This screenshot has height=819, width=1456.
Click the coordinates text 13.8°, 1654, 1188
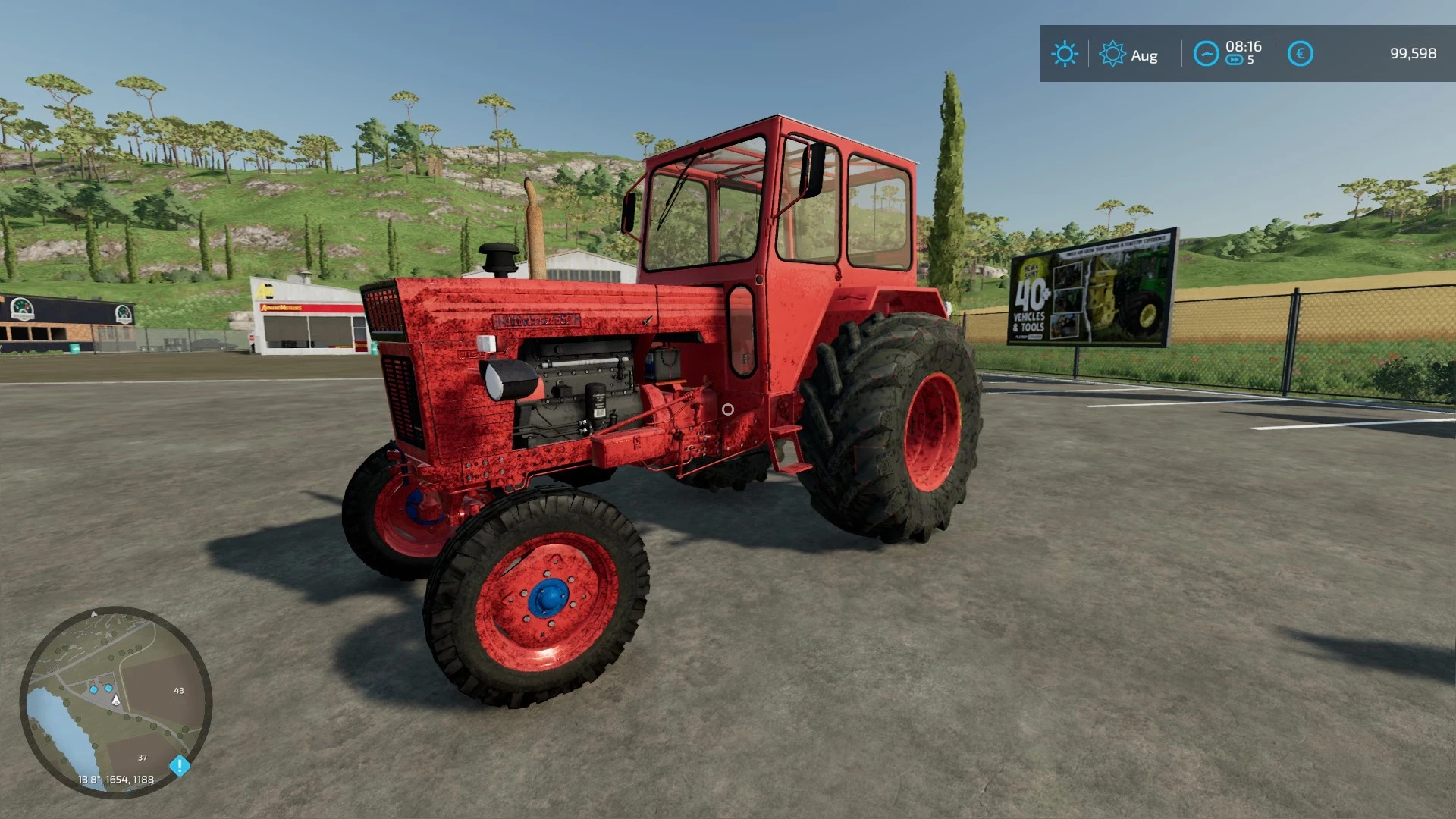tap(115, 779)
